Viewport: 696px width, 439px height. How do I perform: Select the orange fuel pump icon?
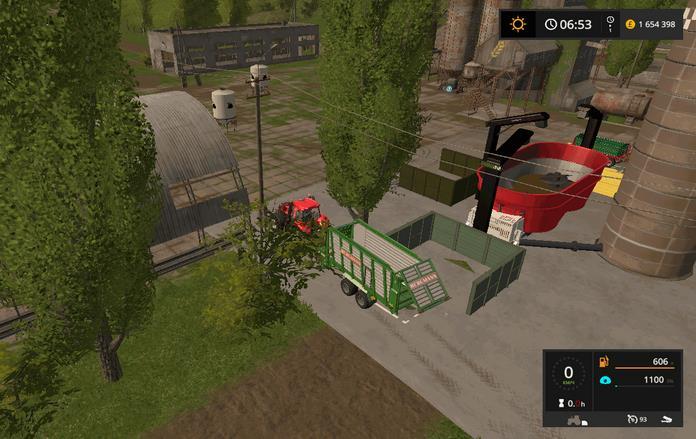pyautogui.click(x=603, y=362)
